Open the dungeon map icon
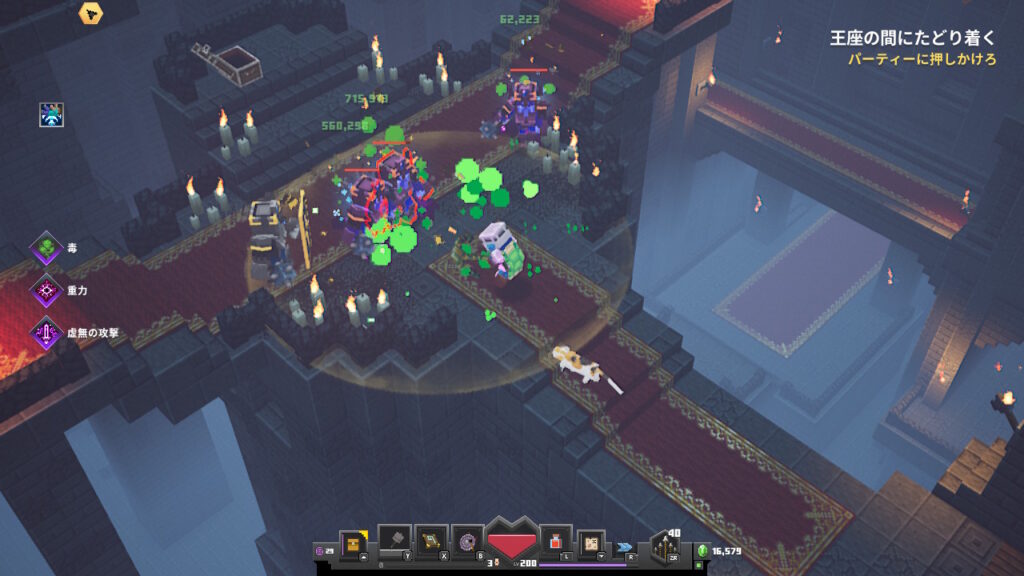Viewport: 1024px width, 576px height. click(591, 542)
